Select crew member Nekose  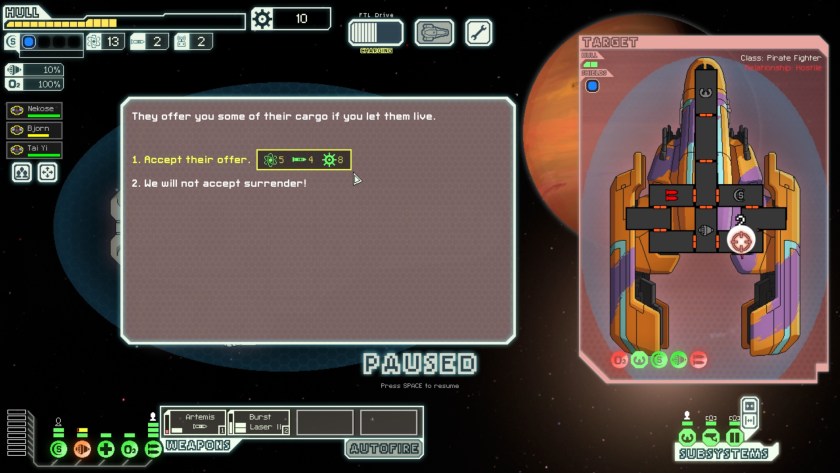34,110
